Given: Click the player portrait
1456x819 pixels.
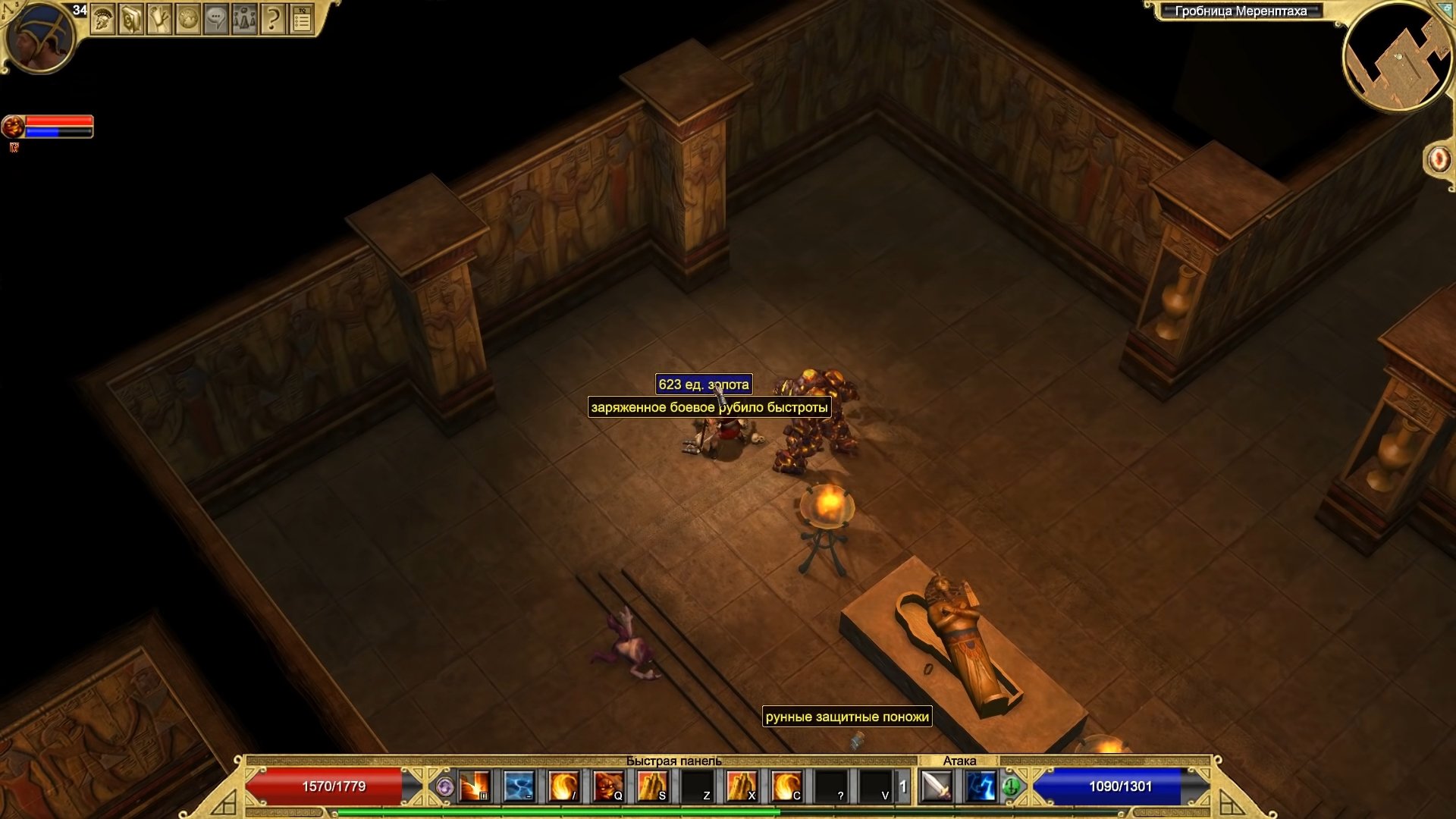Looking at the screenshot, I should (39, 37).
